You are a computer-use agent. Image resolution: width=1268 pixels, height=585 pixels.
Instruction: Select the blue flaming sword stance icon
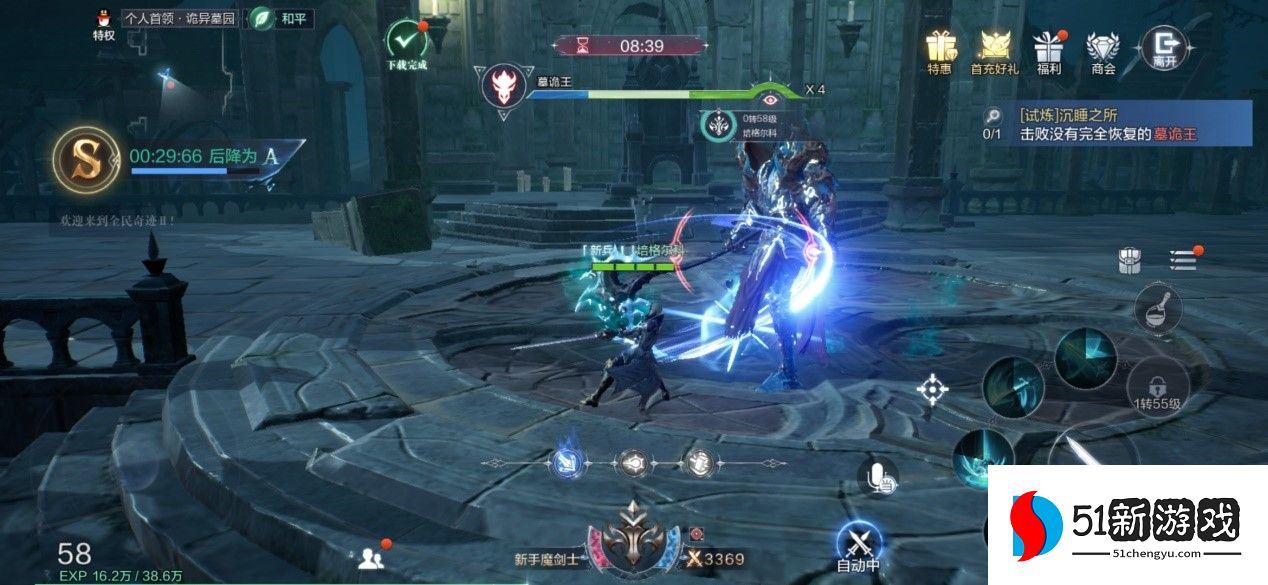click(565, 462)
